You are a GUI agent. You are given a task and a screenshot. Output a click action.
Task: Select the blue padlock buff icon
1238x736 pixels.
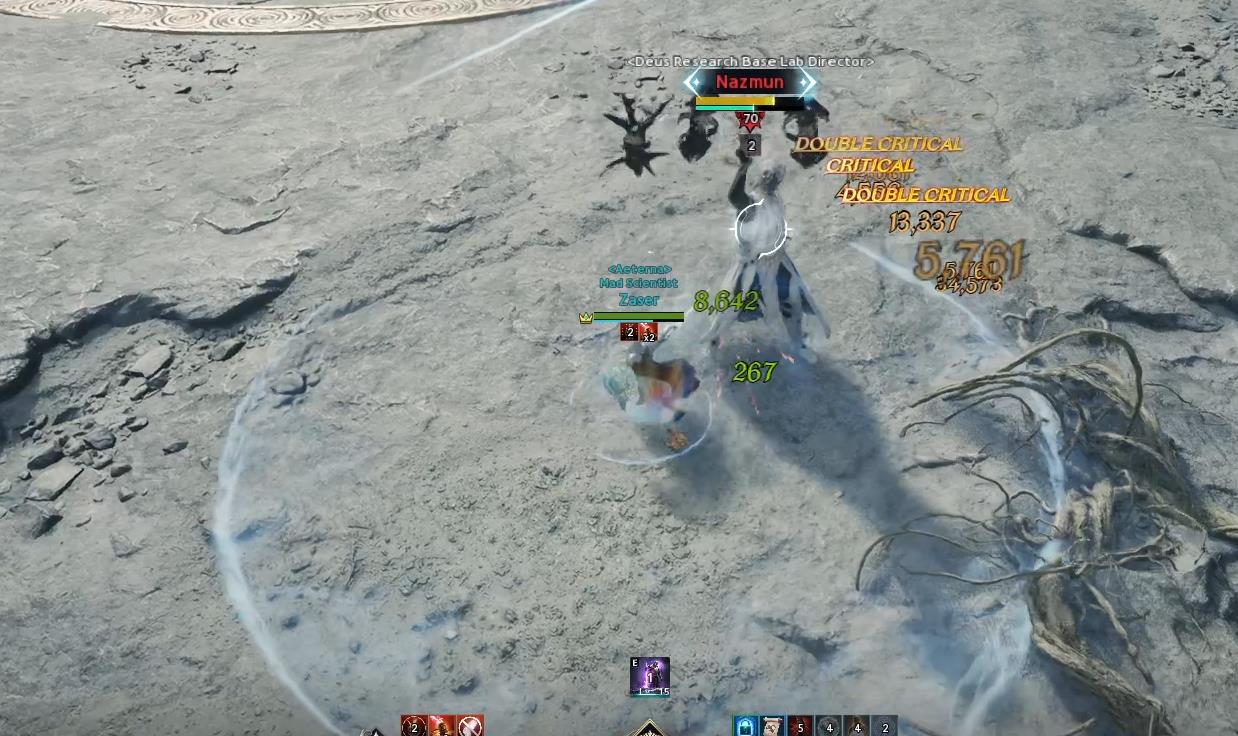[745, 726]
